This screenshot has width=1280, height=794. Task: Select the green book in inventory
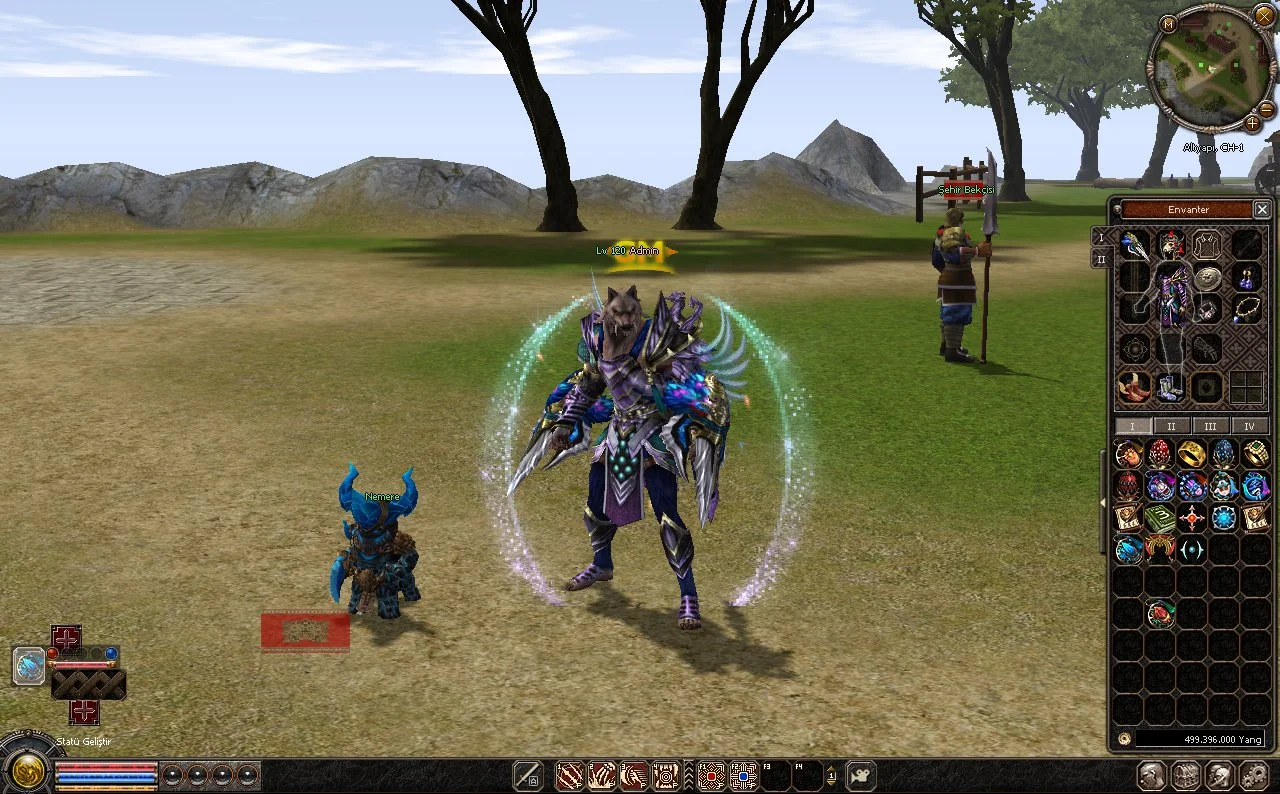click(x=1159, y=518)
